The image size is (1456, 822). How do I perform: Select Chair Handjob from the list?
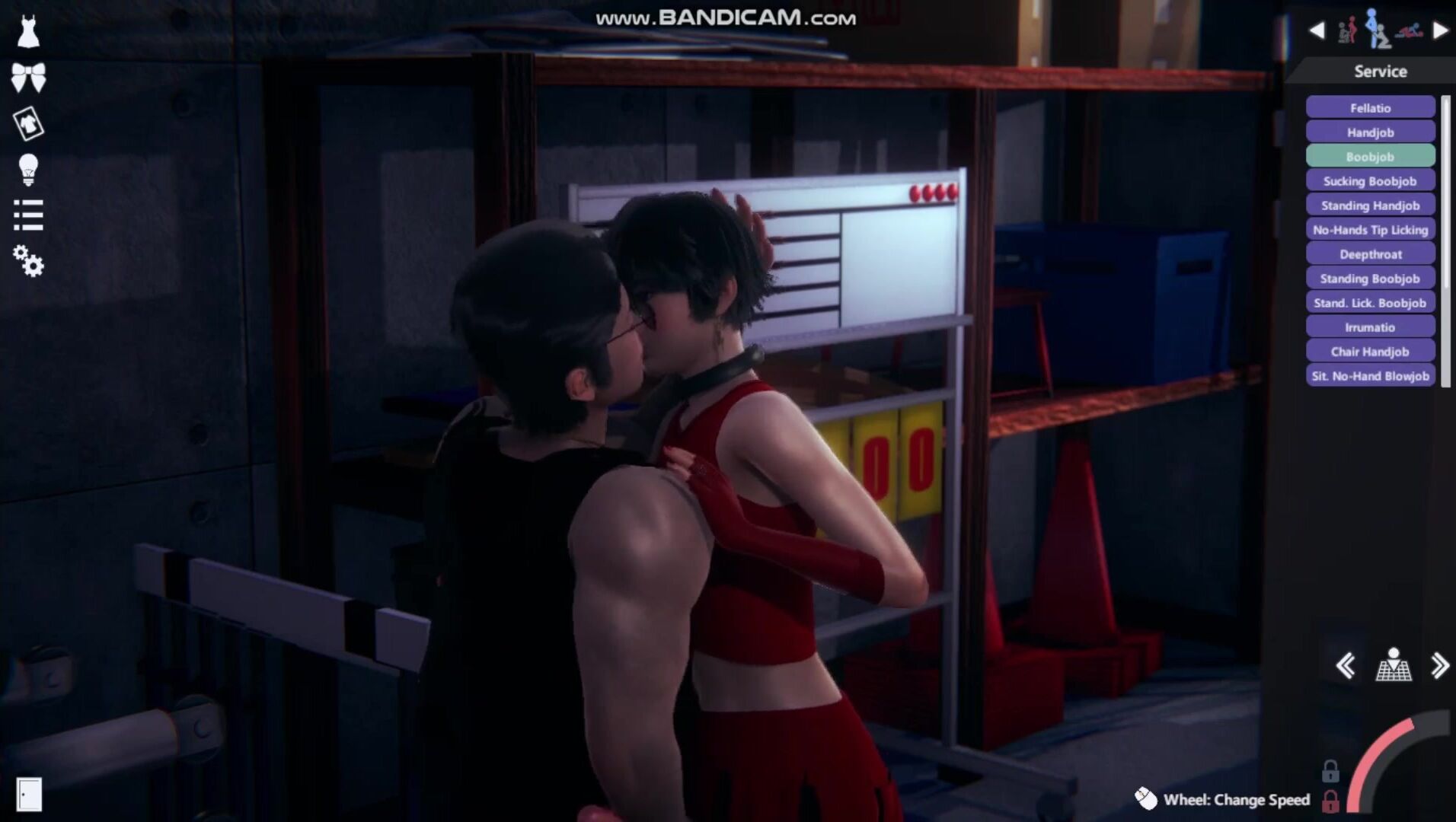[x=1370, y=352]
